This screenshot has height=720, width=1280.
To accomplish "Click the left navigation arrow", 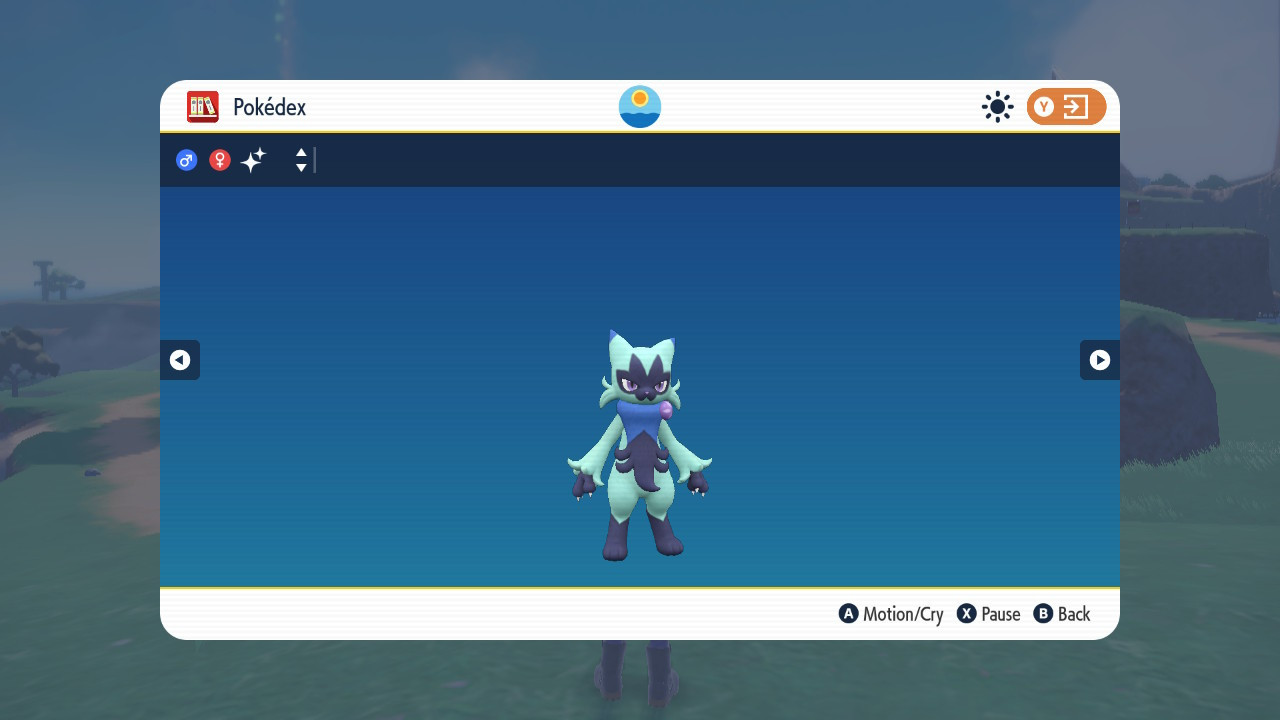I will click(180, 360).
